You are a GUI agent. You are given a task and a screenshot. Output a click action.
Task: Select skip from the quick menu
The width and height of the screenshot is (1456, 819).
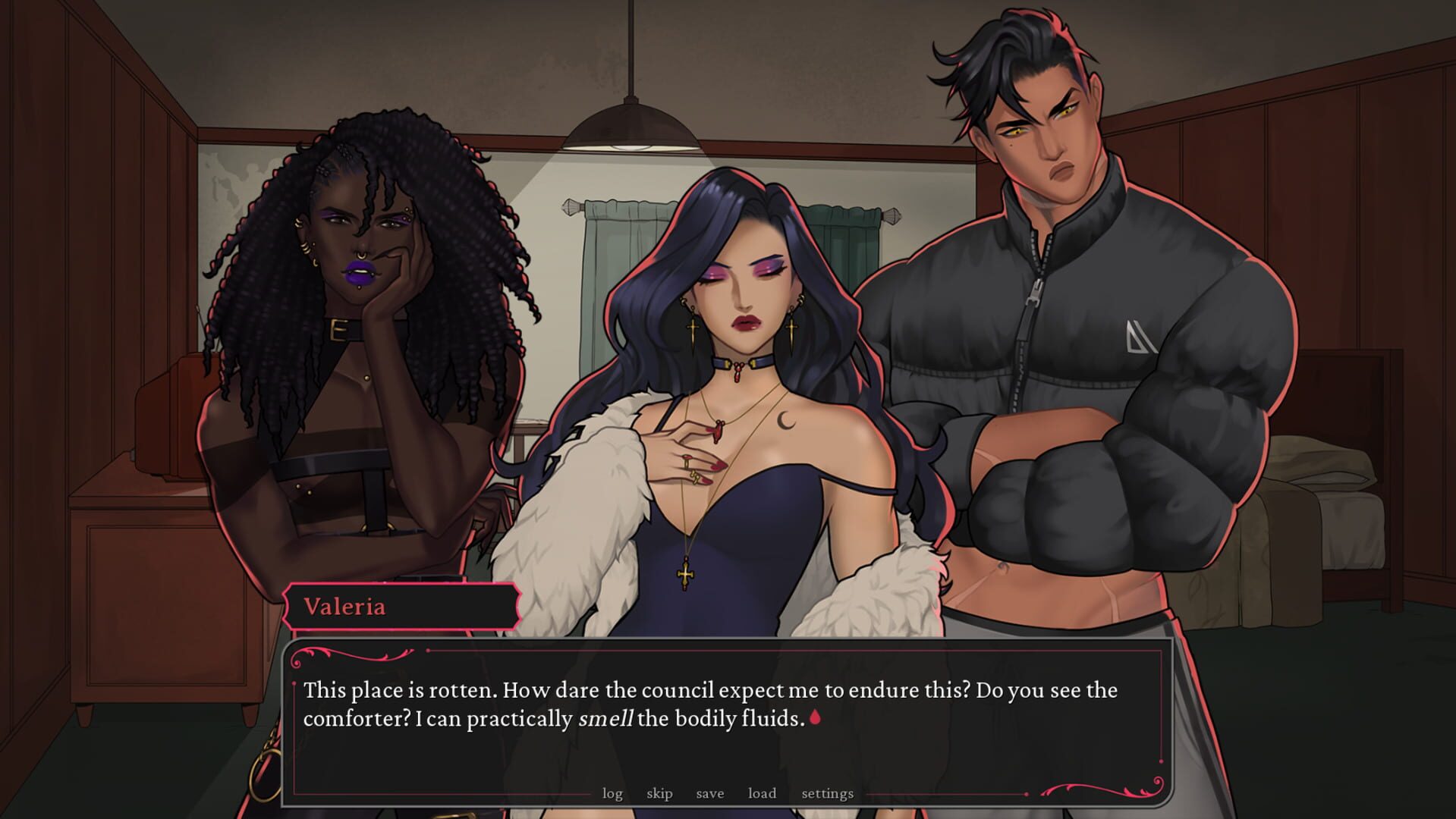659,793
